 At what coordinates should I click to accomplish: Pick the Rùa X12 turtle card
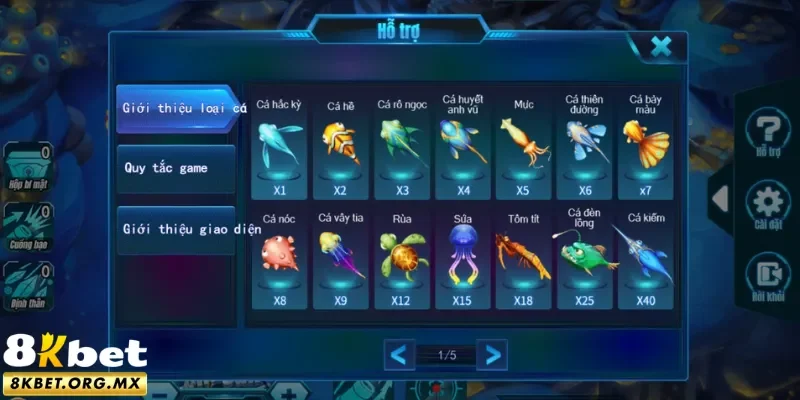click(x=401, y=258)
